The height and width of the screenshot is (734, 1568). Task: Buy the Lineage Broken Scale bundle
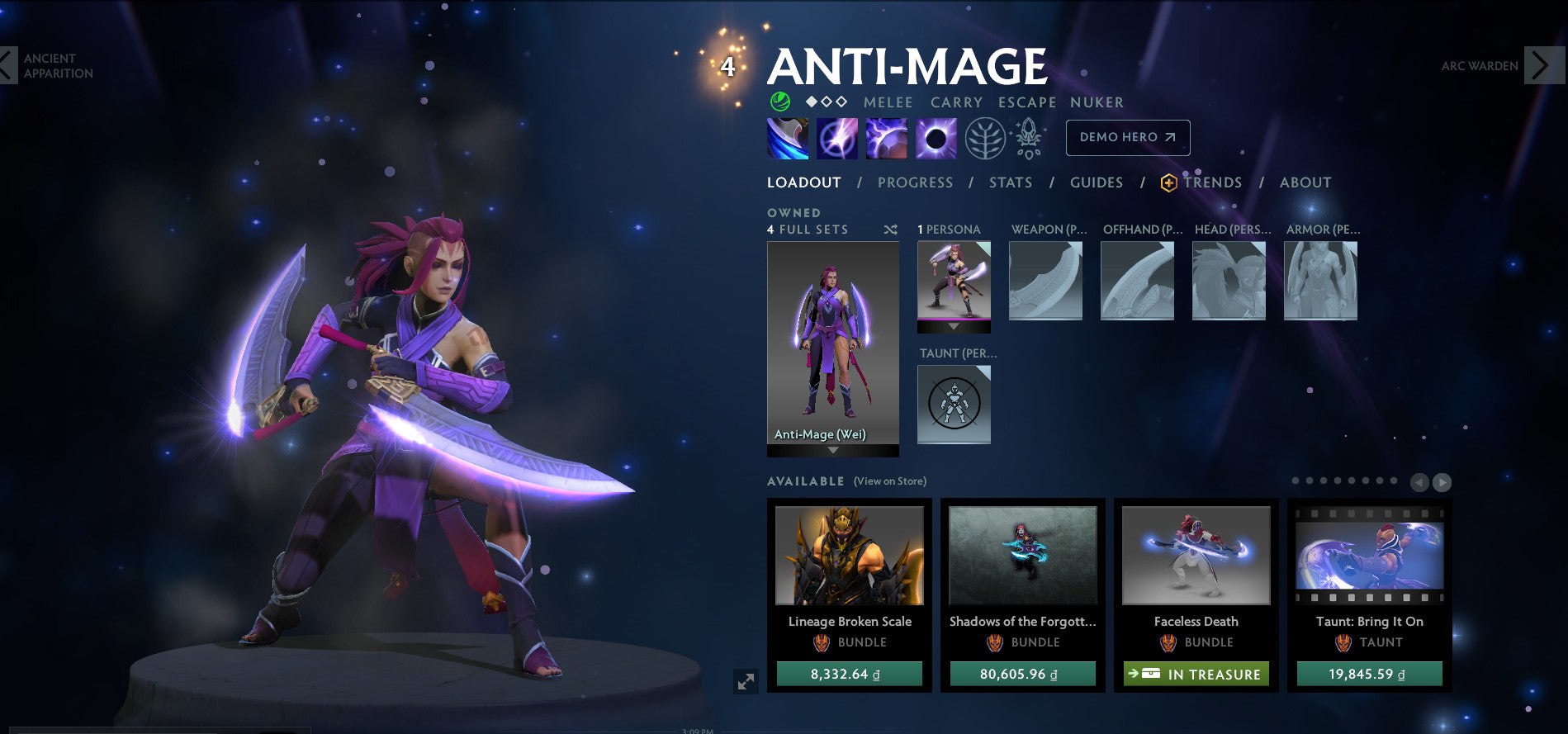pyautogui.click(x=849, y=674)
